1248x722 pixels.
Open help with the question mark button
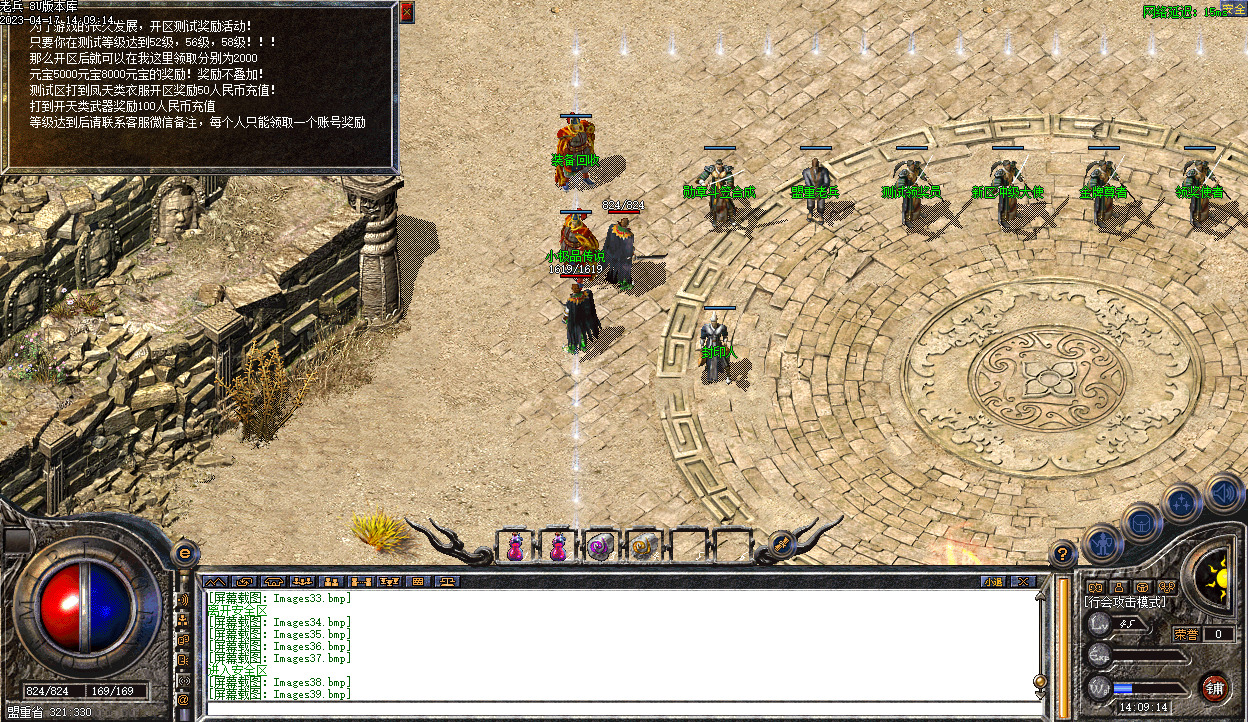coord(1063,553)
